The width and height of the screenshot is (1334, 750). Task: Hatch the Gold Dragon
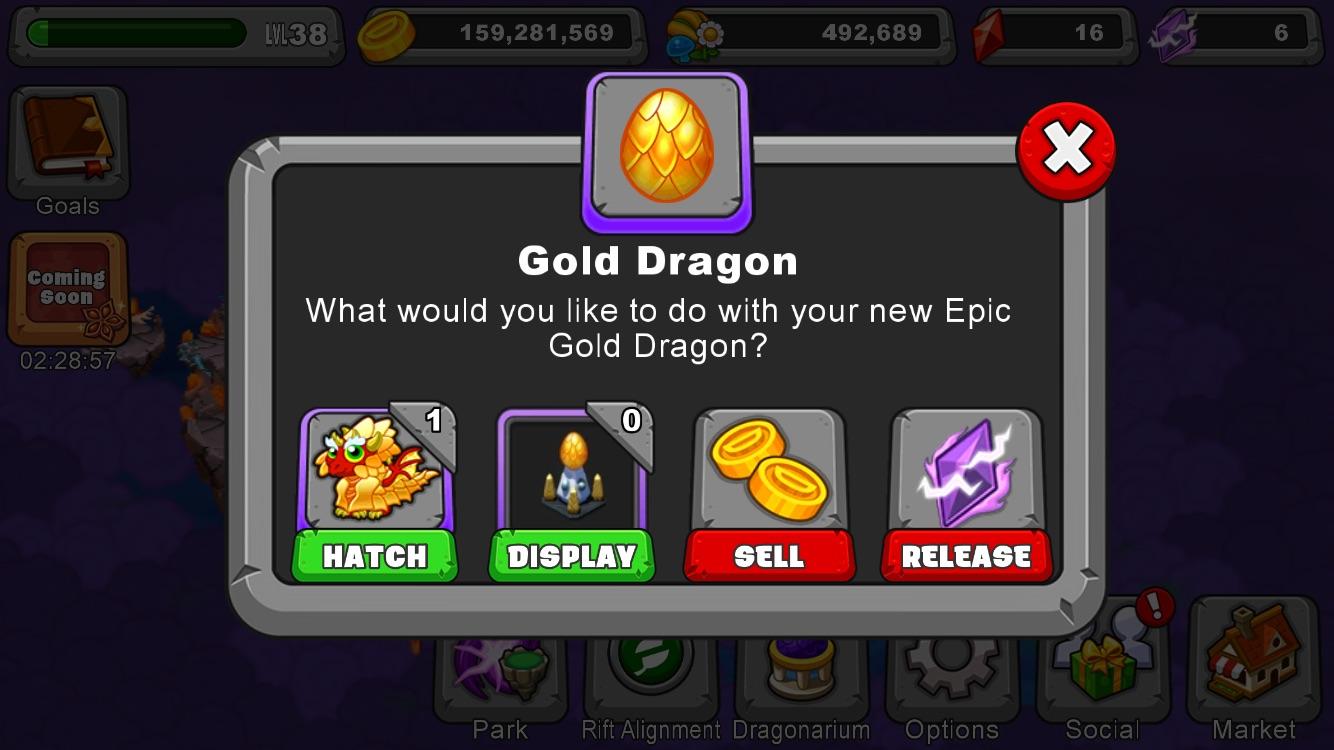click(x=374, y=557)
